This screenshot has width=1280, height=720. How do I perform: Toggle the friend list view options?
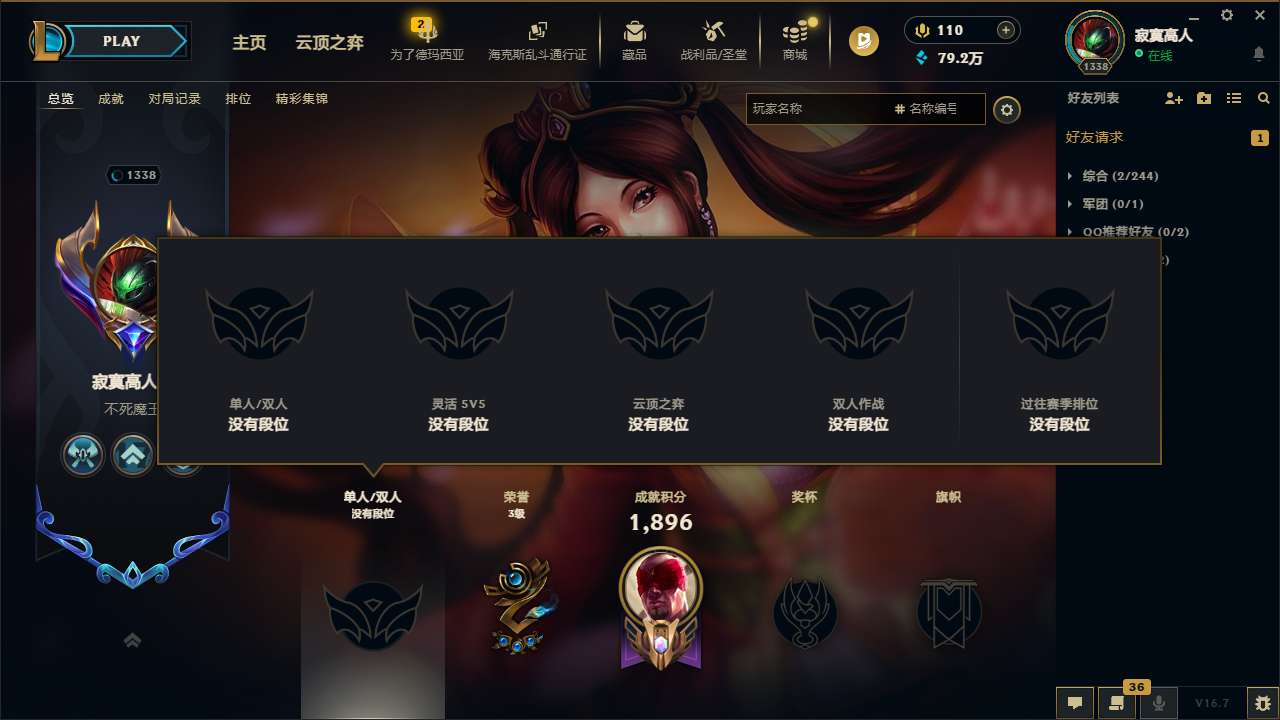pos(1233,98)
